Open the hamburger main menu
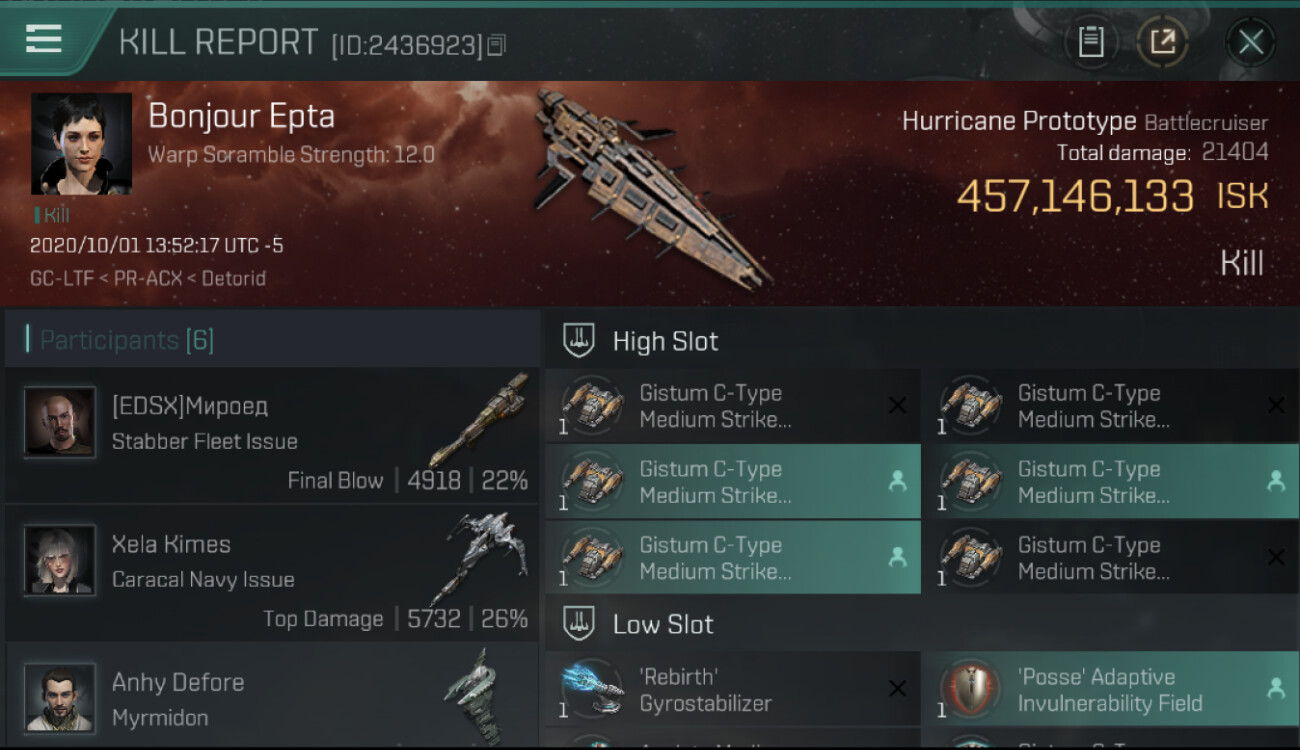This screenshot has width=1300, height=750. 44,39
